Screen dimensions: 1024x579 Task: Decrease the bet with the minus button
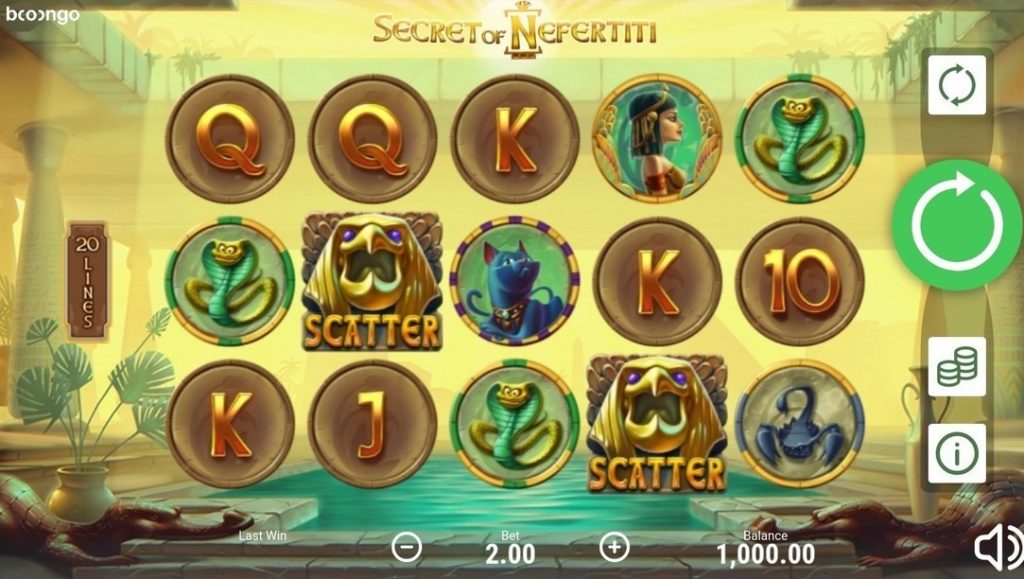tap(407, 547)
